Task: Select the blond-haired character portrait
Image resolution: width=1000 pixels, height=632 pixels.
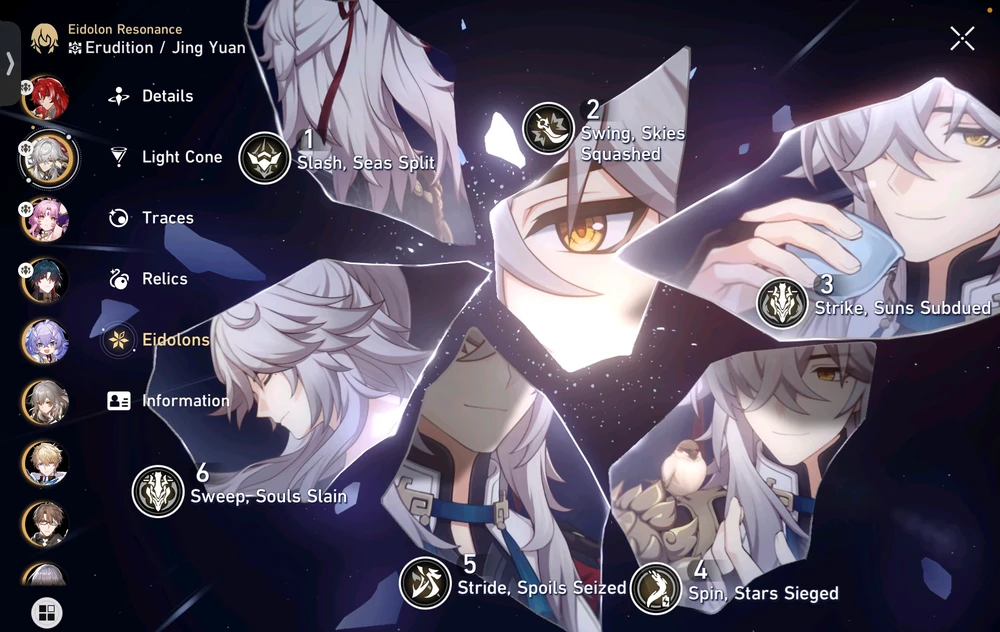Action: [45, 463]
